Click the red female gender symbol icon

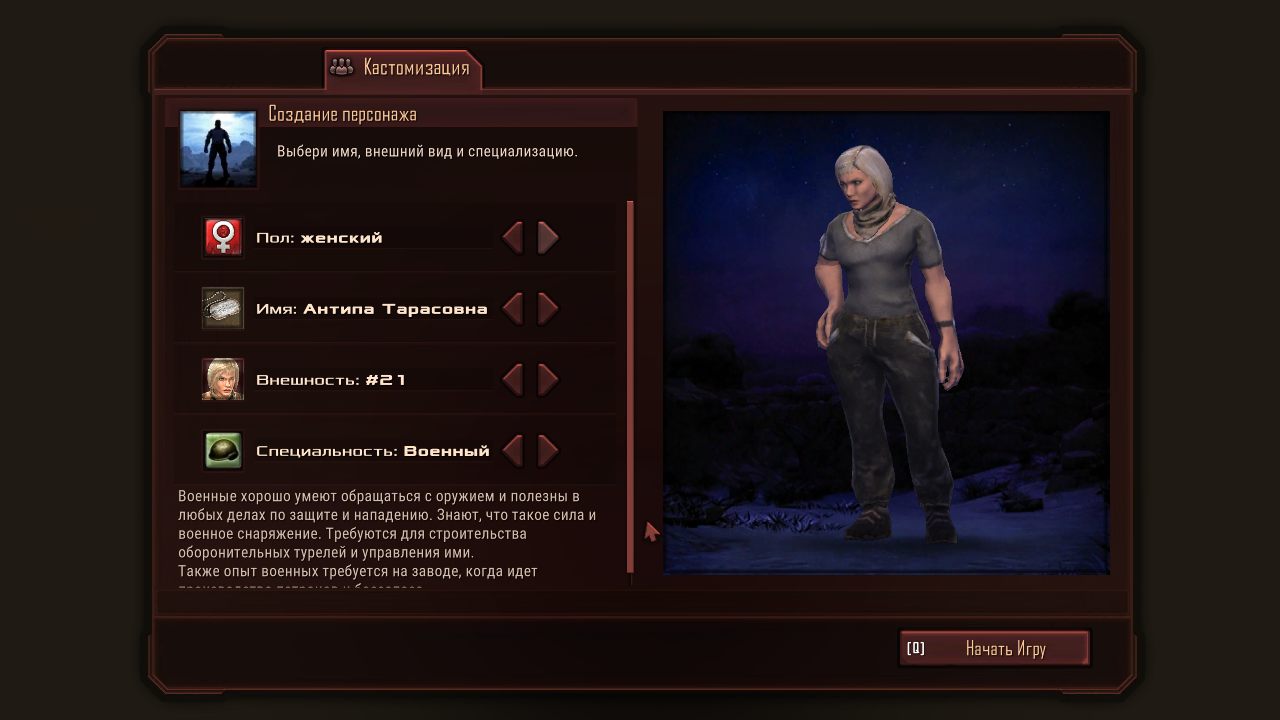221,236
